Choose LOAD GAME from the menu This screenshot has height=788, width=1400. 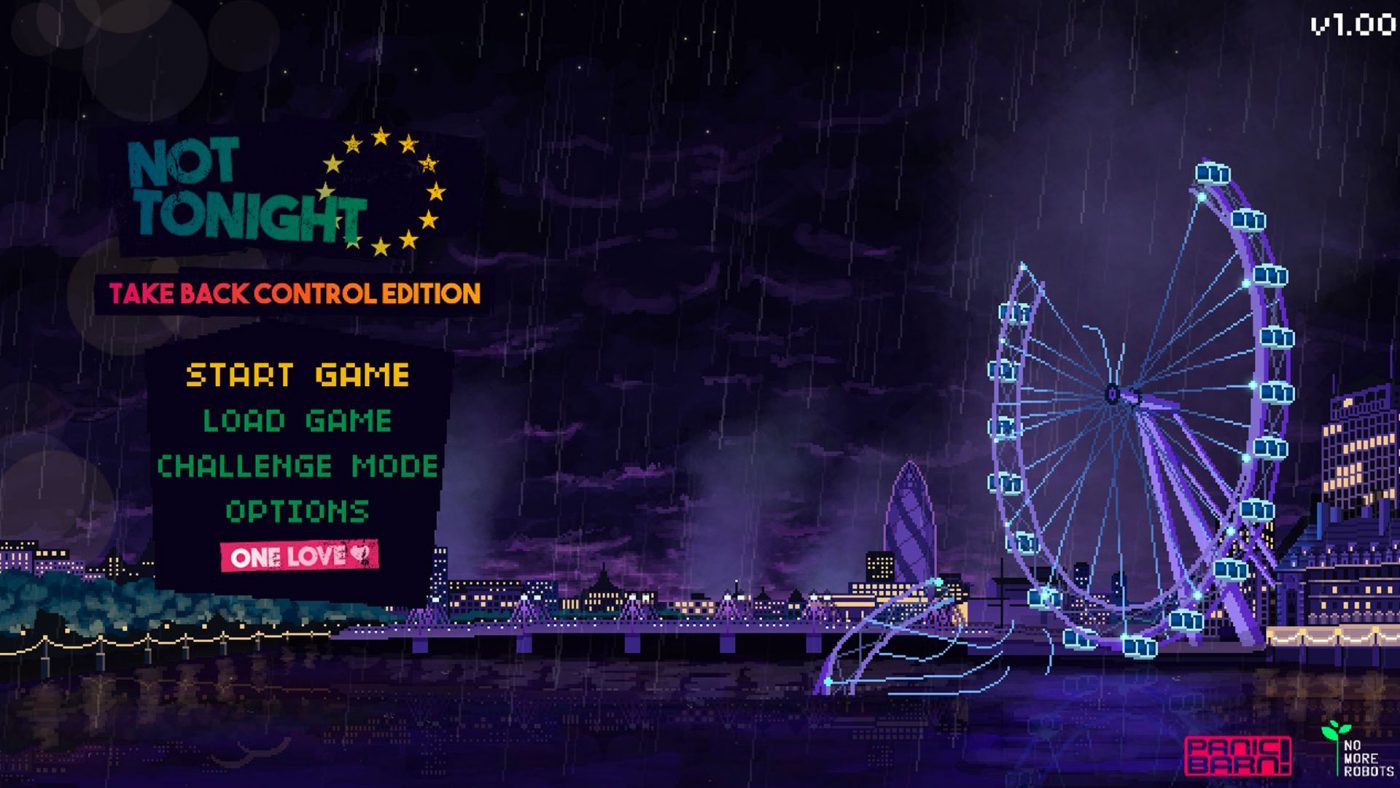click(x=297, y=421)
